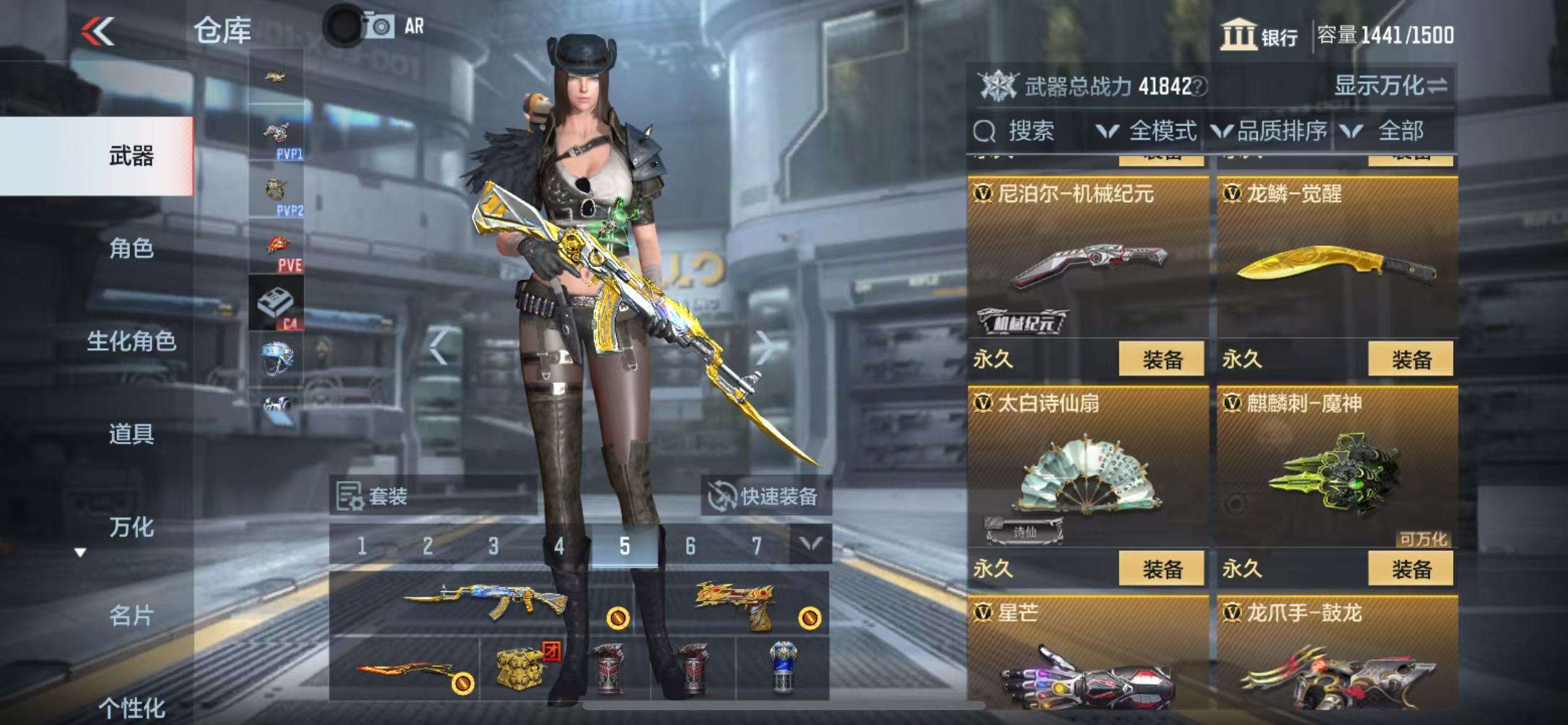Open the 全模式 mode dropdown
This screenshot has height=725, width=1568.
(x=1147, y=131)
